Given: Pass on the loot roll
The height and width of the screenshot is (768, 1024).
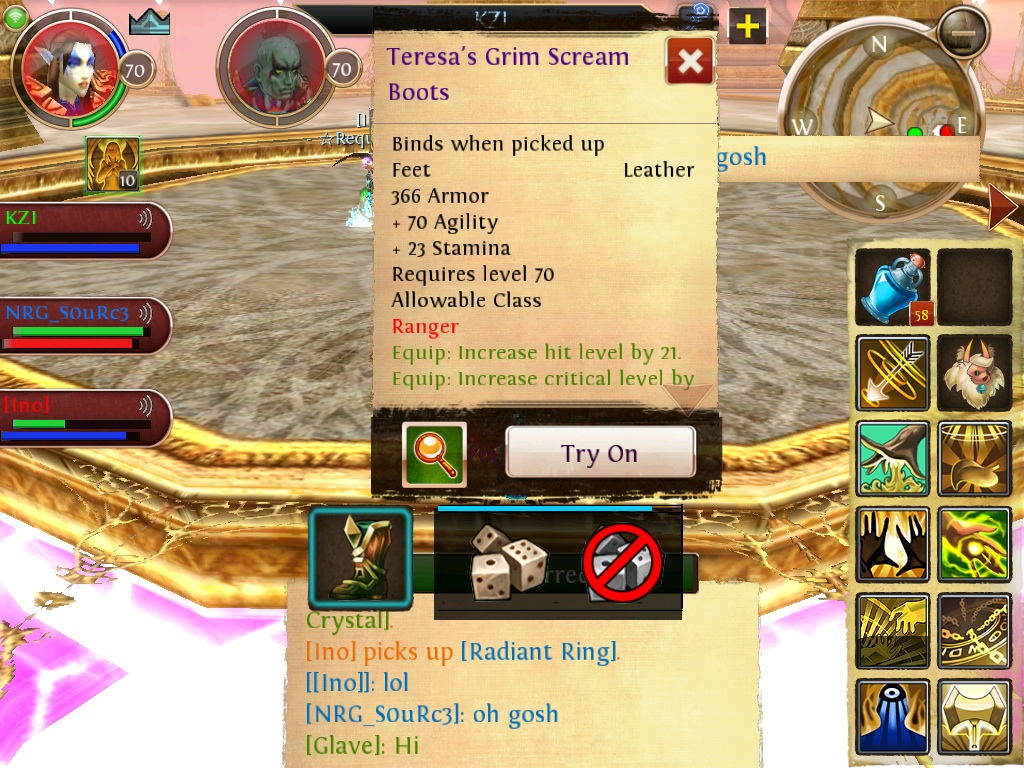Looking at the screenshot, I should [x=623, y=562].
